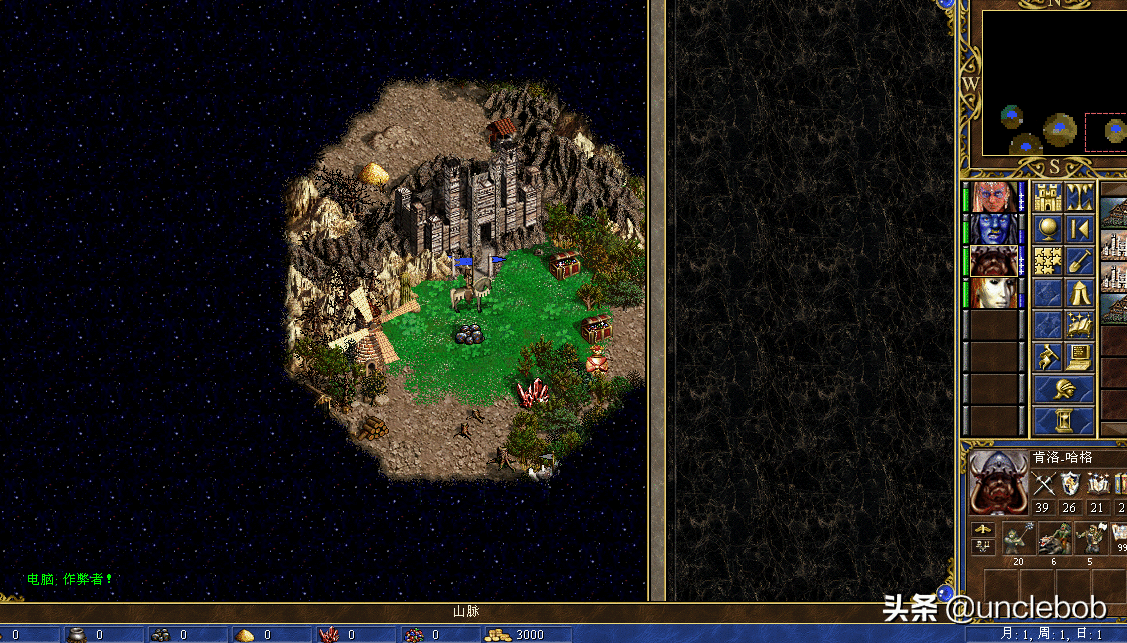The width and height of the screenshot is (1127, 643).
Task: Select the axe-wielding troop stack of 5
Action: tap(1088, 540)
